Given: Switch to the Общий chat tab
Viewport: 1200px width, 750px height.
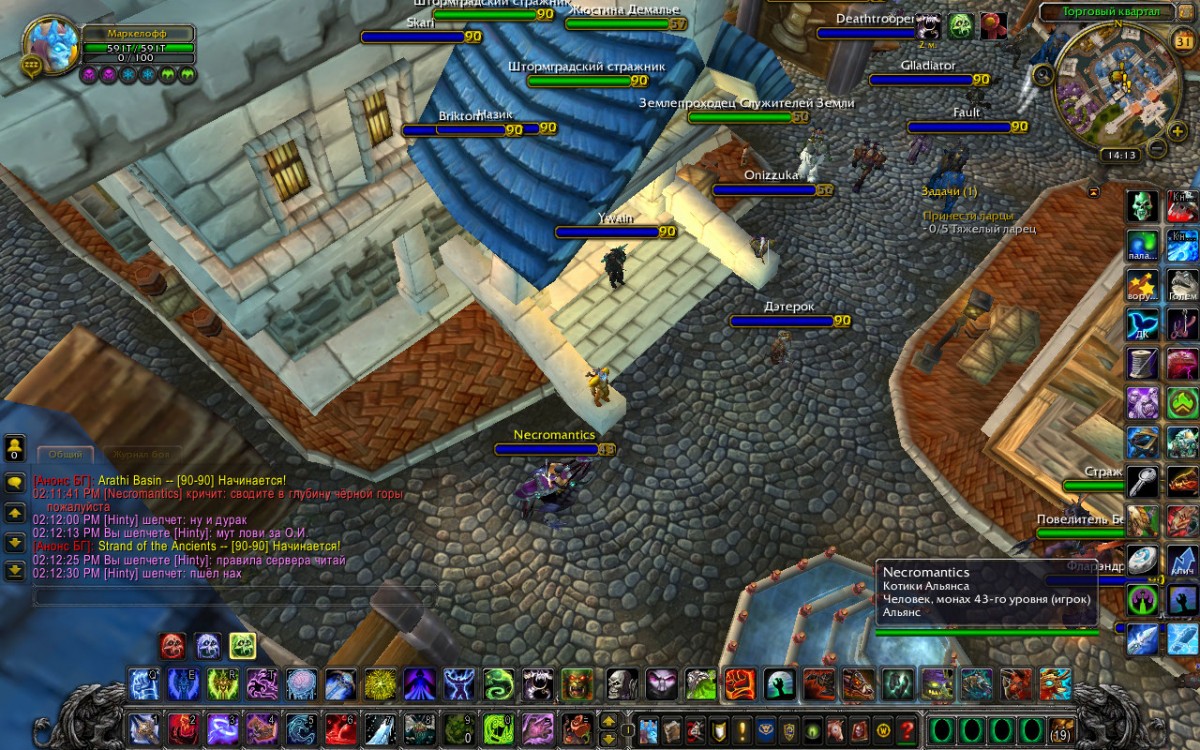Looking at the screenshot, I should click(x=66, y=454).
